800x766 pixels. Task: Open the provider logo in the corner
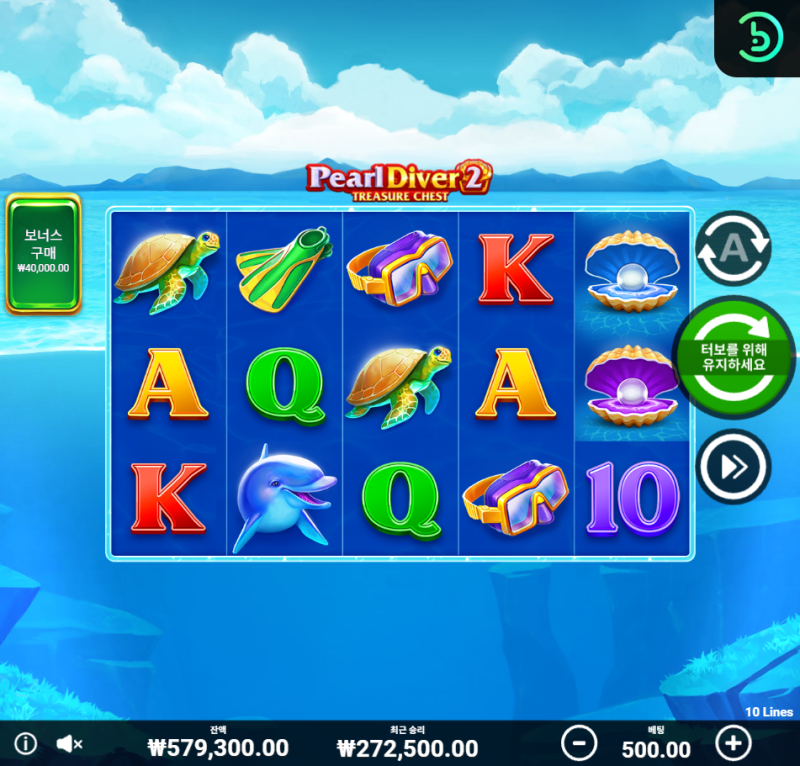click(x=758, y=38)
